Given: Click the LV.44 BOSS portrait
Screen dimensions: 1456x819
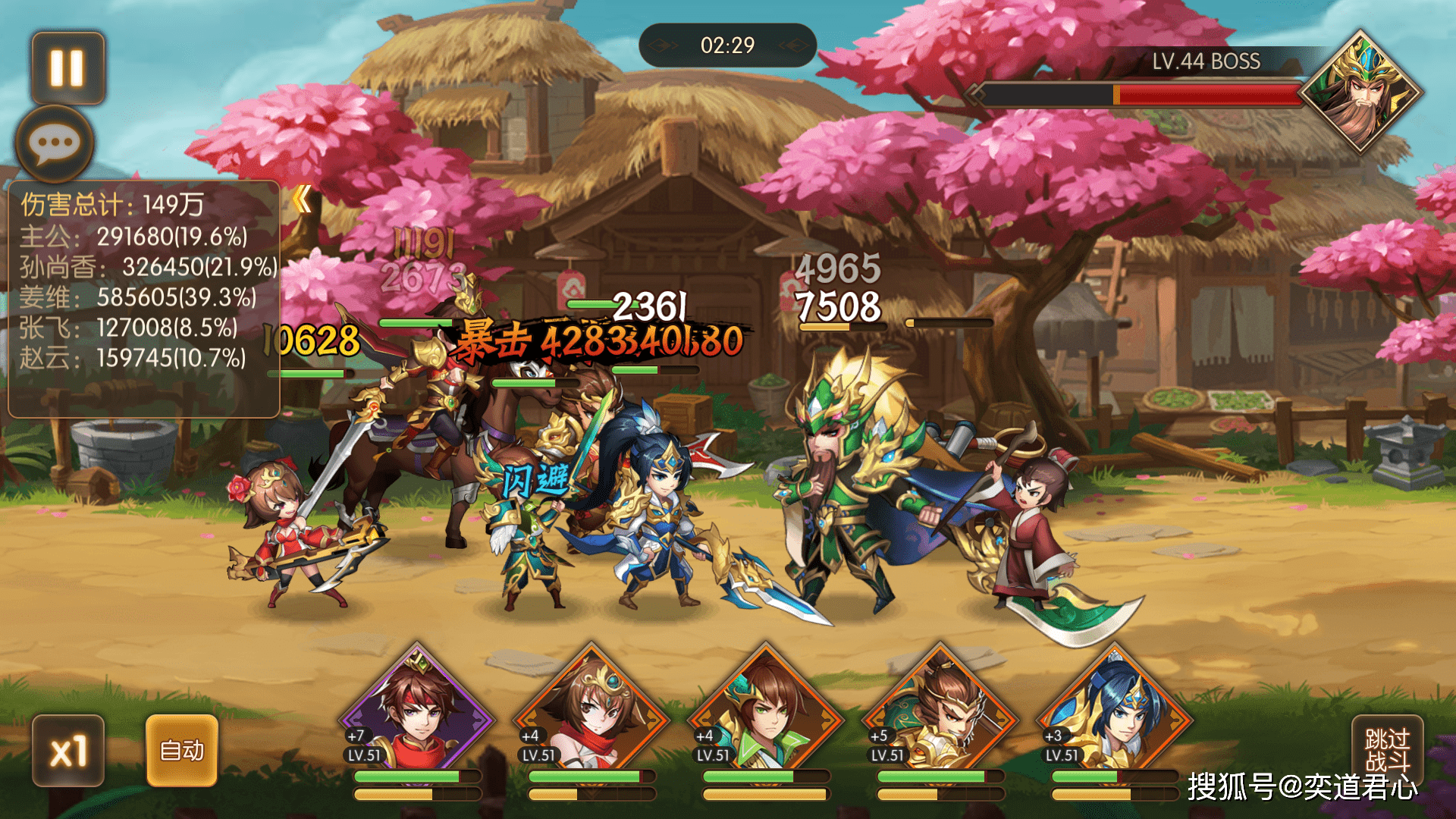Looking at the screenshot, I should tap(1360, 93).
